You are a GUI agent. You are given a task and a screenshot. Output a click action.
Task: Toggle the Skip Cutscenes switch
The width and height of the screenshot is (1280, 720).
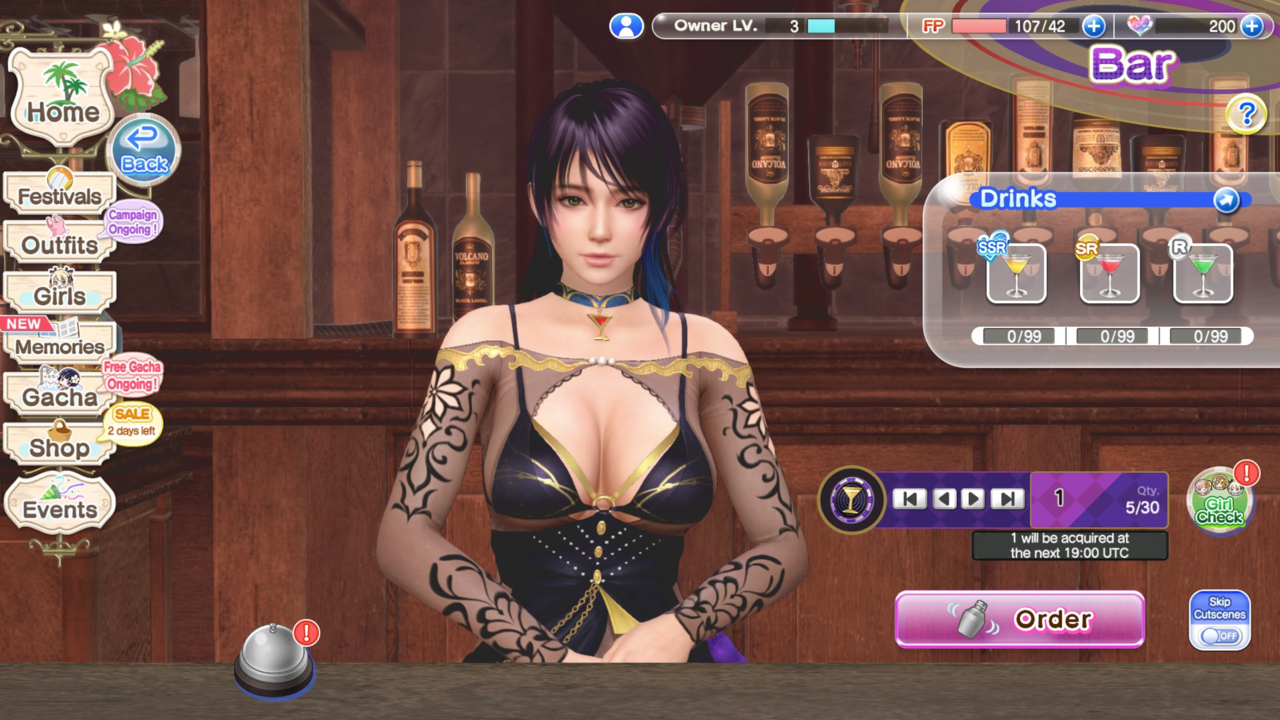click(1220, 634)
